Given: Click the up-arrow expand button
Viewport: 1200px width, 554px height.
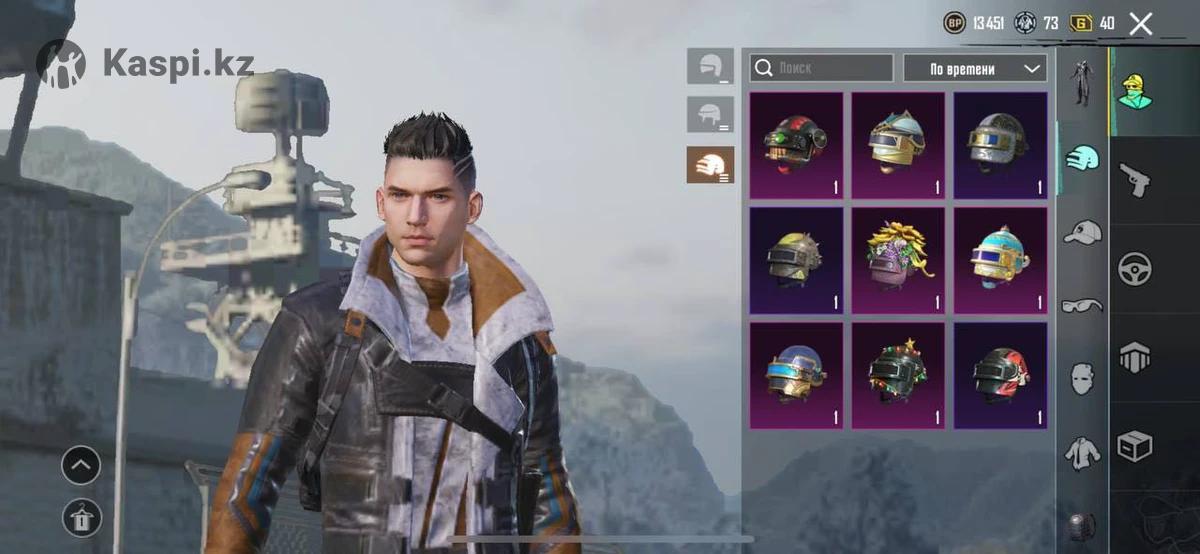Looking at the screenshot, I should point(81,465).
